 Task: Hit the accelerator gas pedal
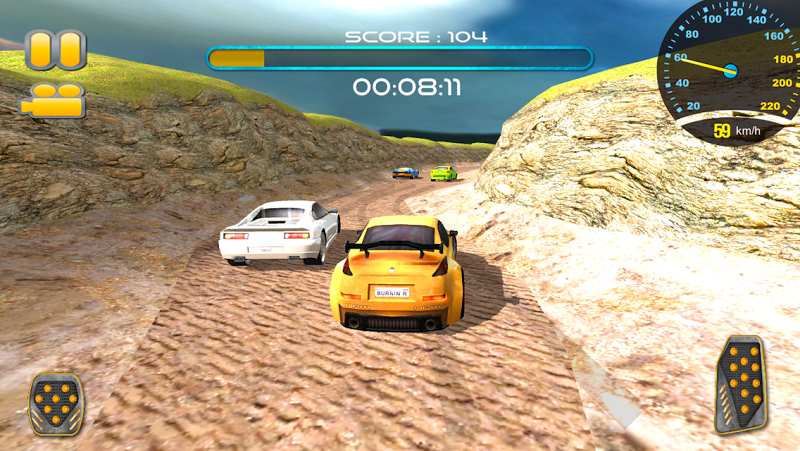click(x=743, y=384)
